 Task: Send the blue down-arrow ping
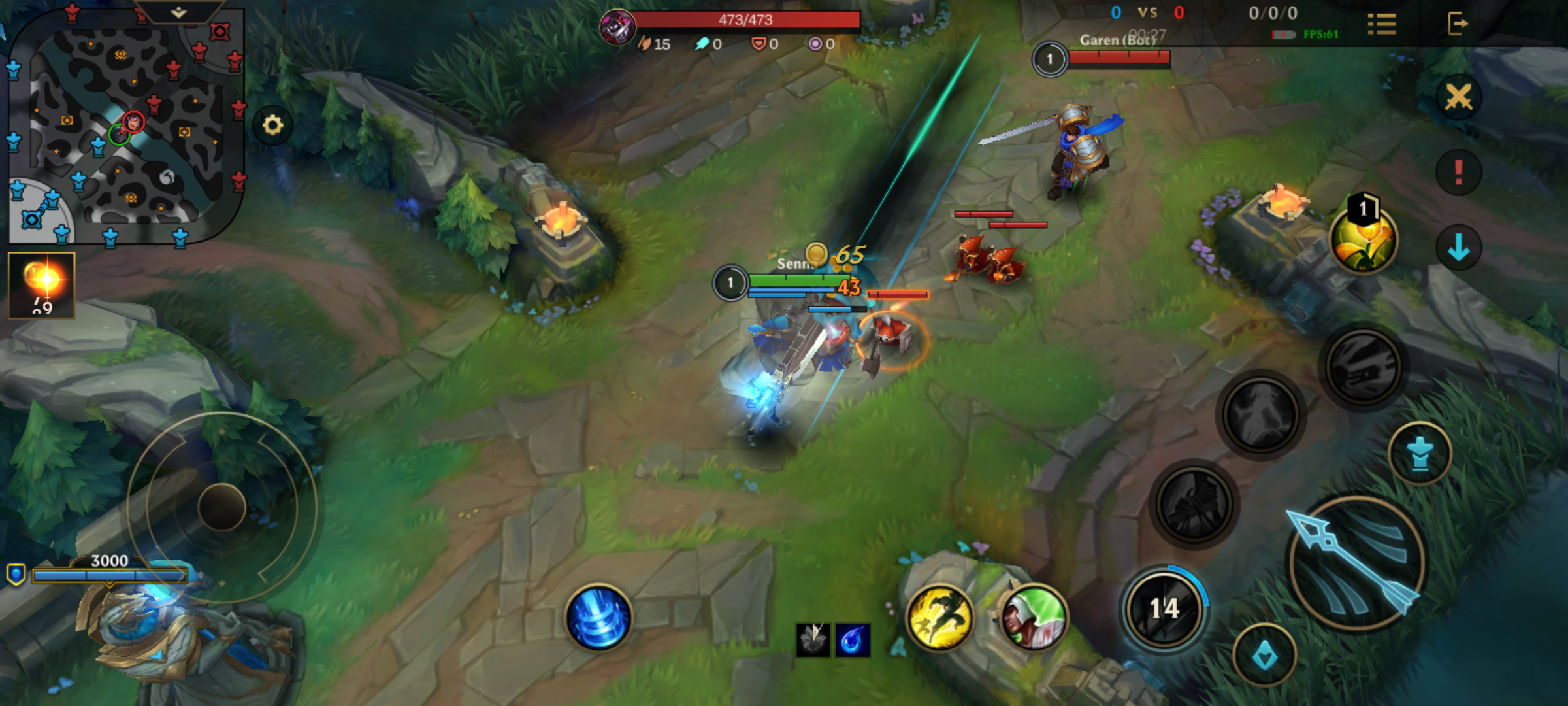(x=1458, y=248)
